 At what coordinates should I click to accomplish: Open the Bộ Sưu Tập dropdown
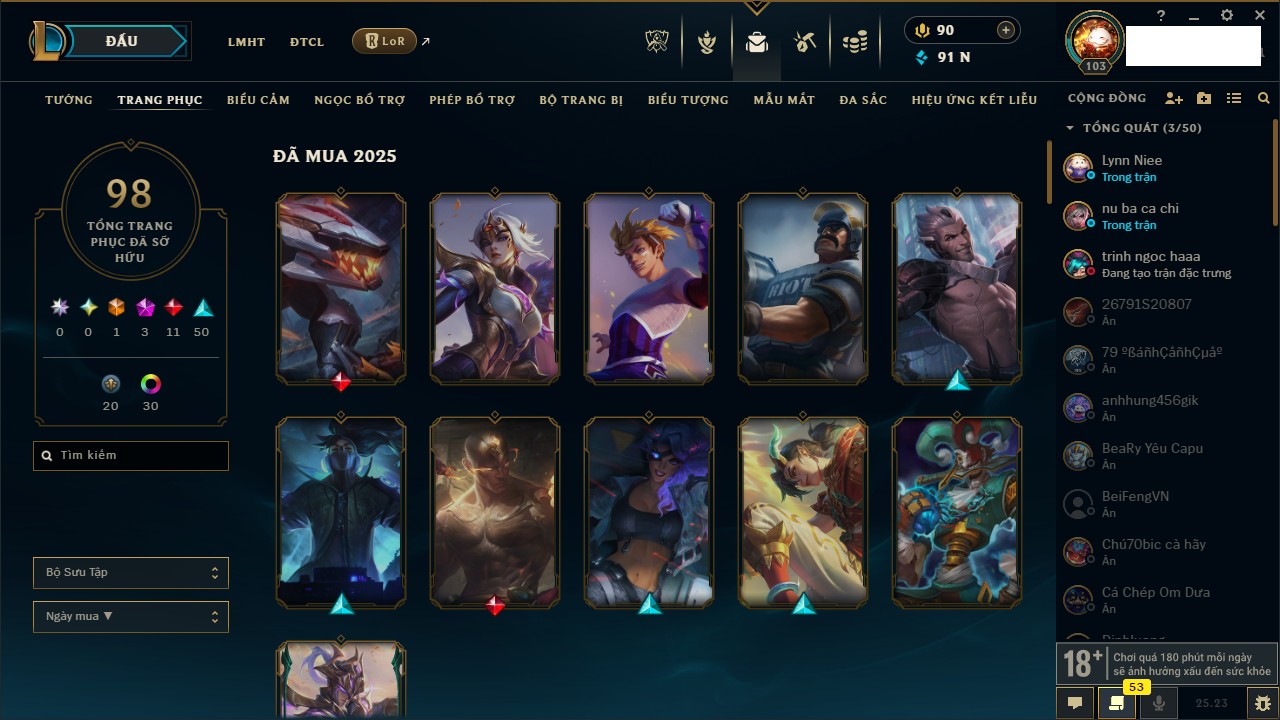131,573
